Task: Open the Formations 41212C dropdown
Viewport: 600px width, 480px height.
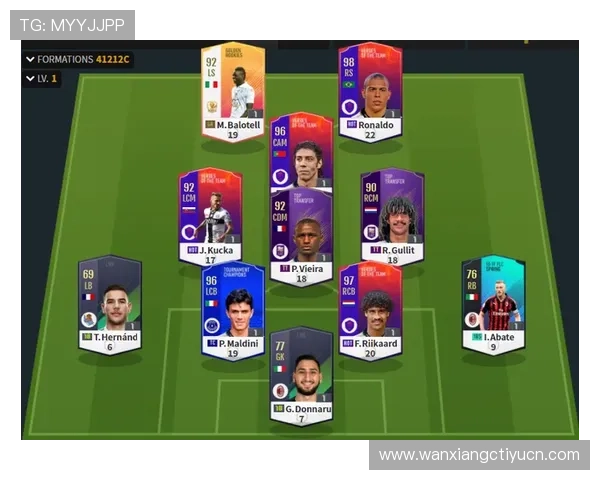Action: 78,59
